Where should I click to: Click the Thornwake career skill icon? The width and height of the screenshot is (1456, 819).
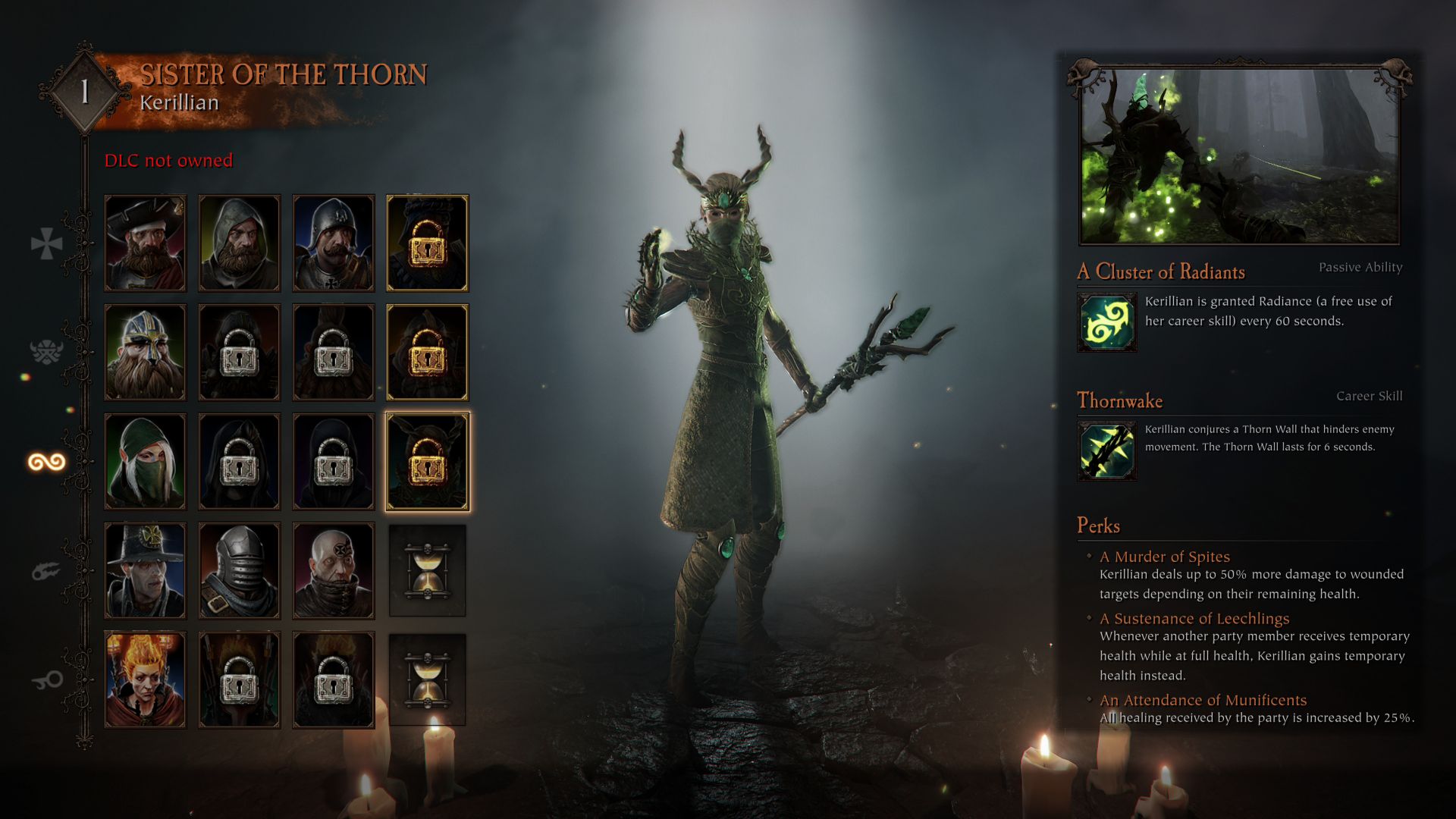click(x=1106, y=451)
